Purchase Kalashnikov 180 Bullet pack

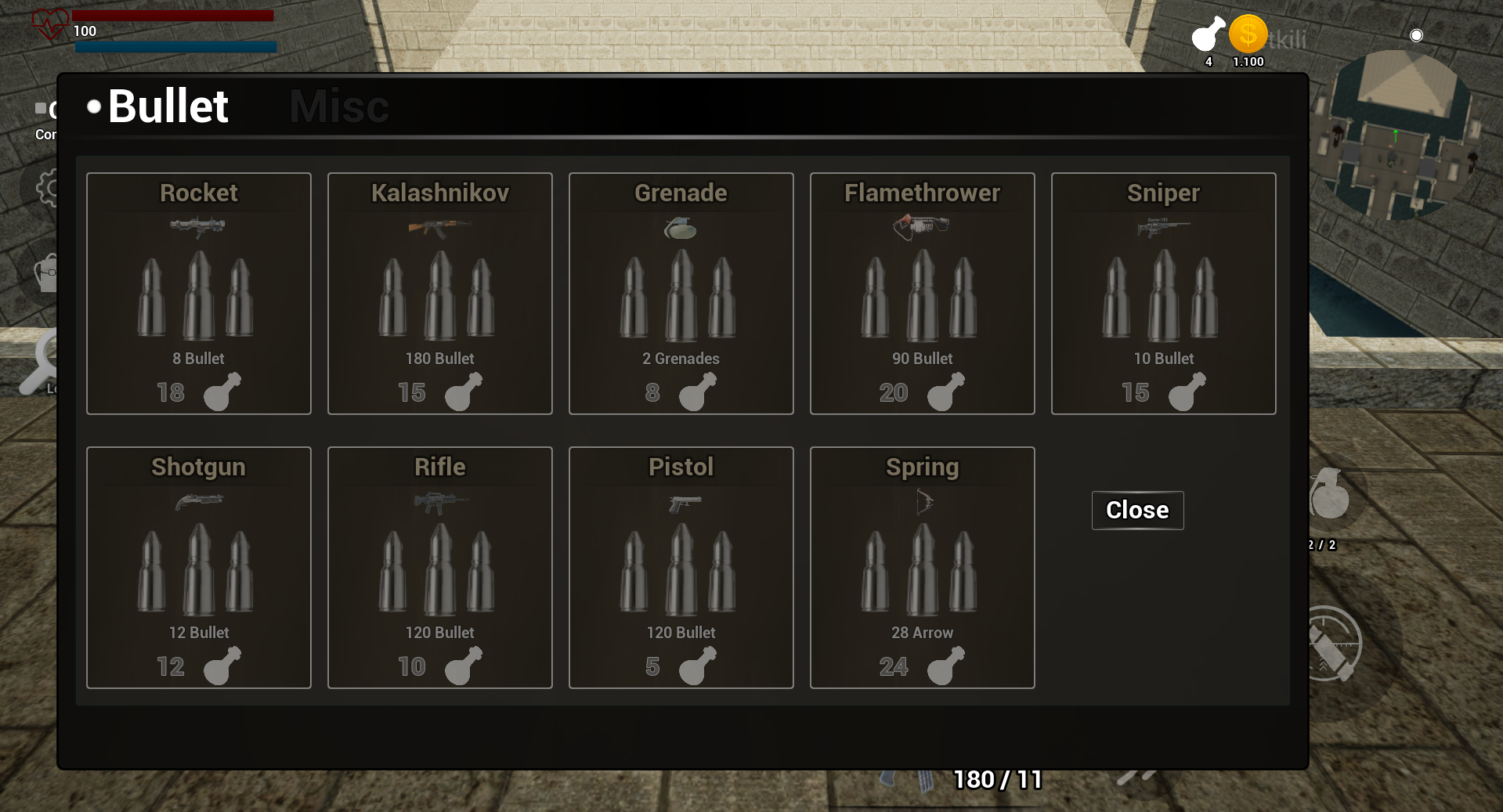coord(440,294)
